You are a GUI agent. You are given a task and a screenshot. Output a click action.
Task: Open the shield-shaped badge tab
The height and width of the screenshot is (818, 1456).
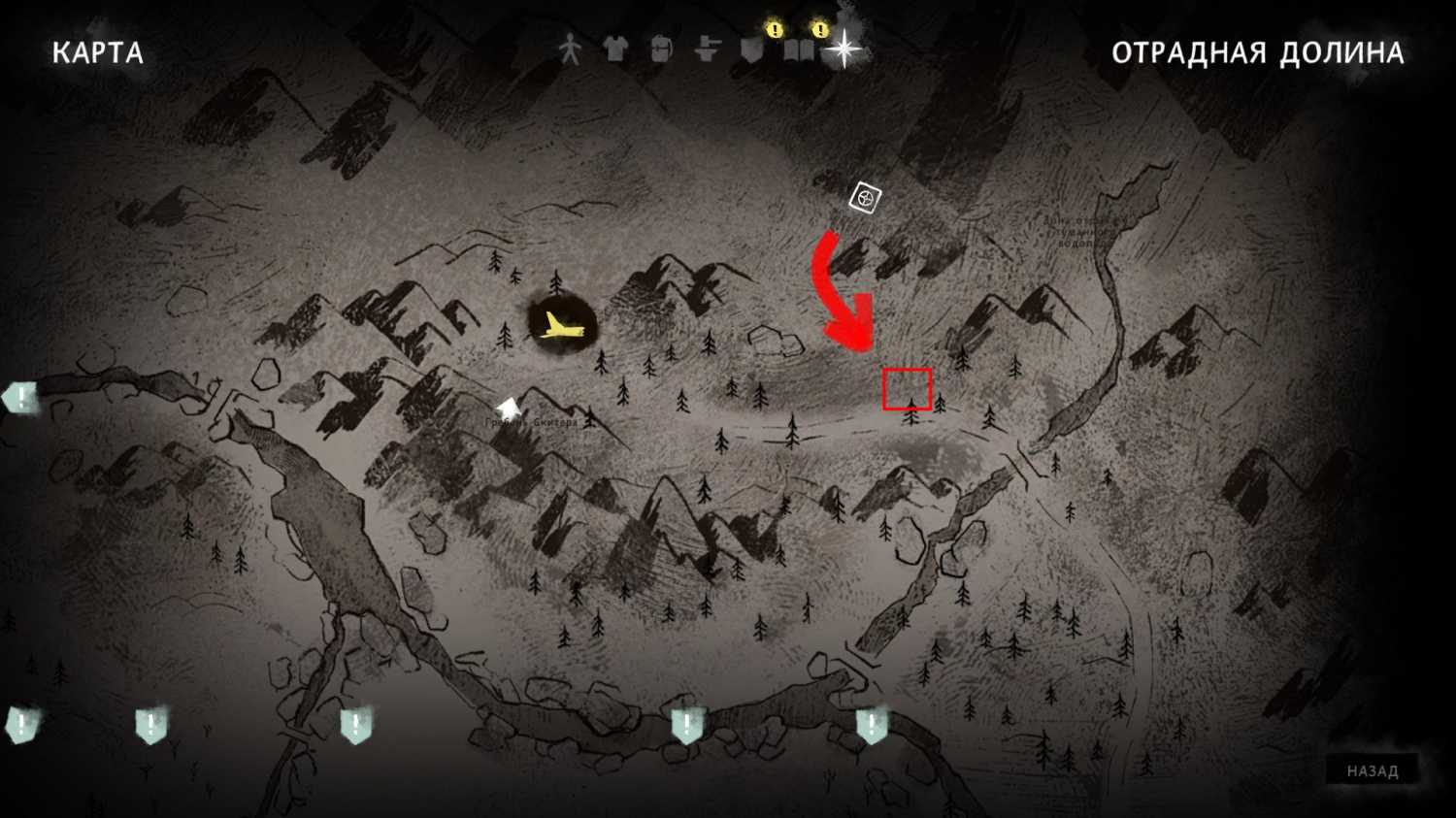point(753,49)
